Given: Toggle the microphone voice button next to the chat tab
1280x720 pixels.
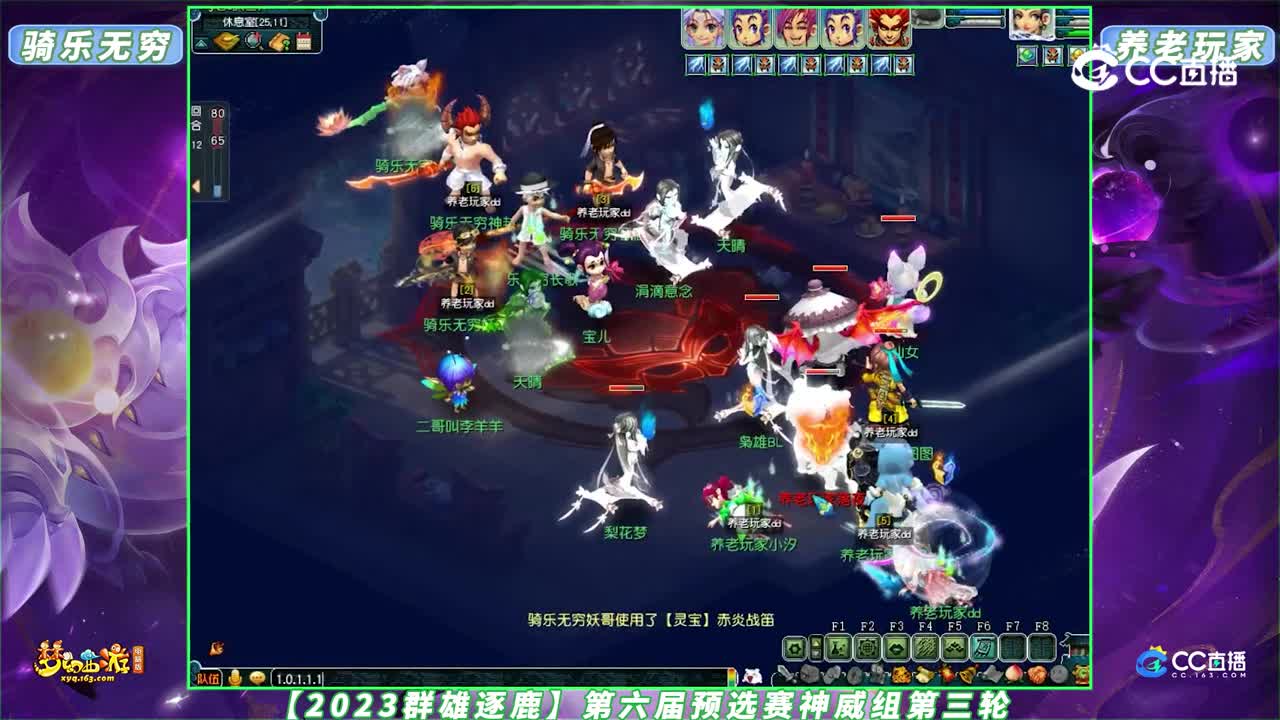Looking at the screenshot, I should (235, 678).
